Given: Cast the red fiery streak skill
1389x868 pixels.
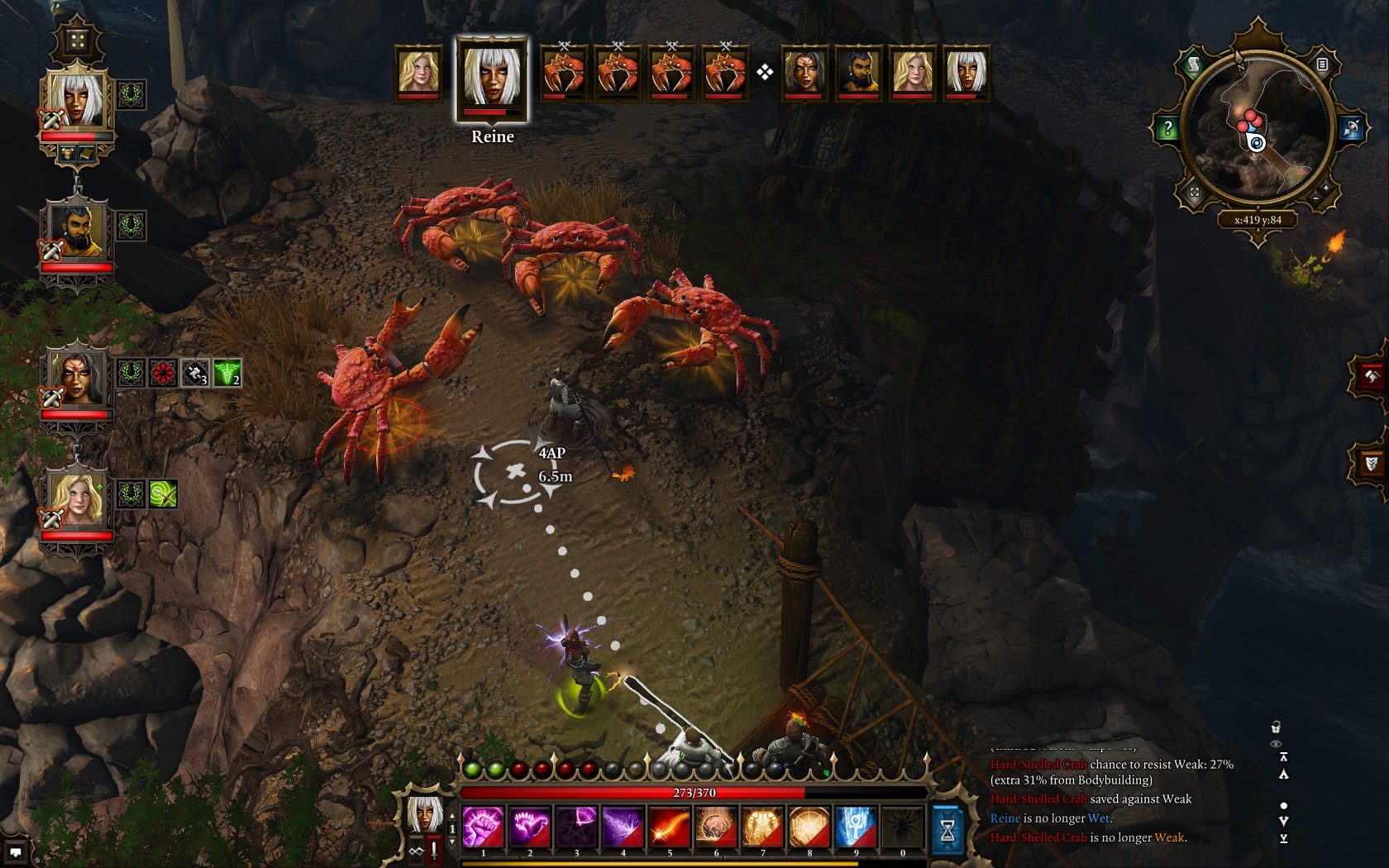Looking at the screenshot, I should click(x=669, y=827).
